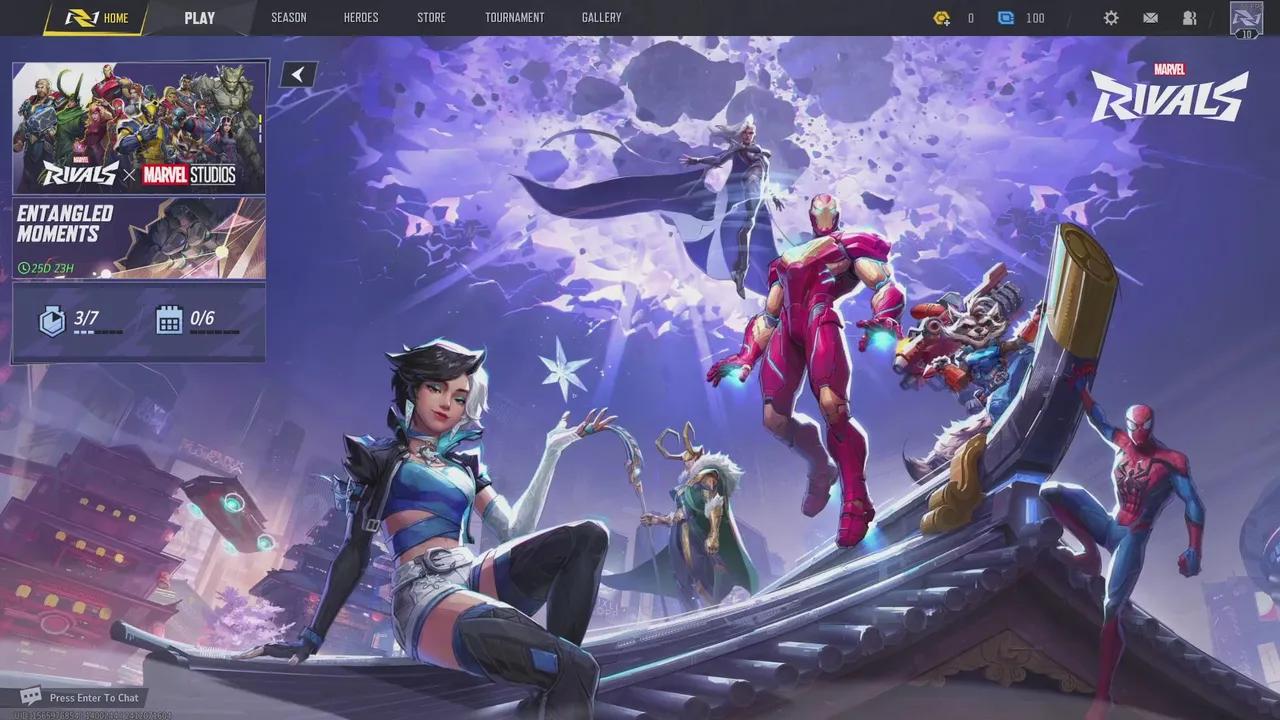Select the Entangled Moments event card
Viewport: 1280px width, 720px height.
tap(139, 237)
